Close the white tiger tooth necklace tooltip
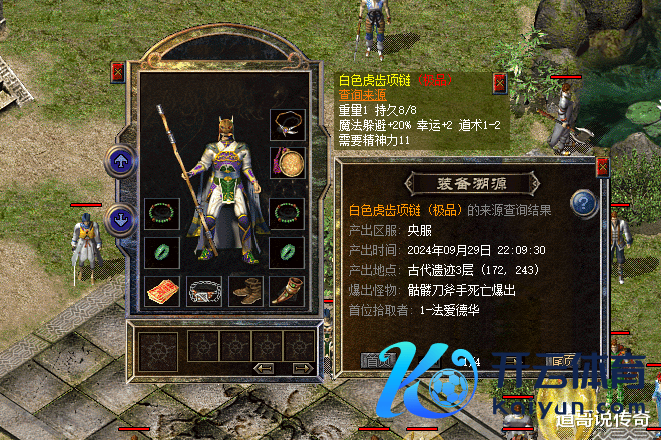The image size is (661, 440). click(x=500, y=83)
